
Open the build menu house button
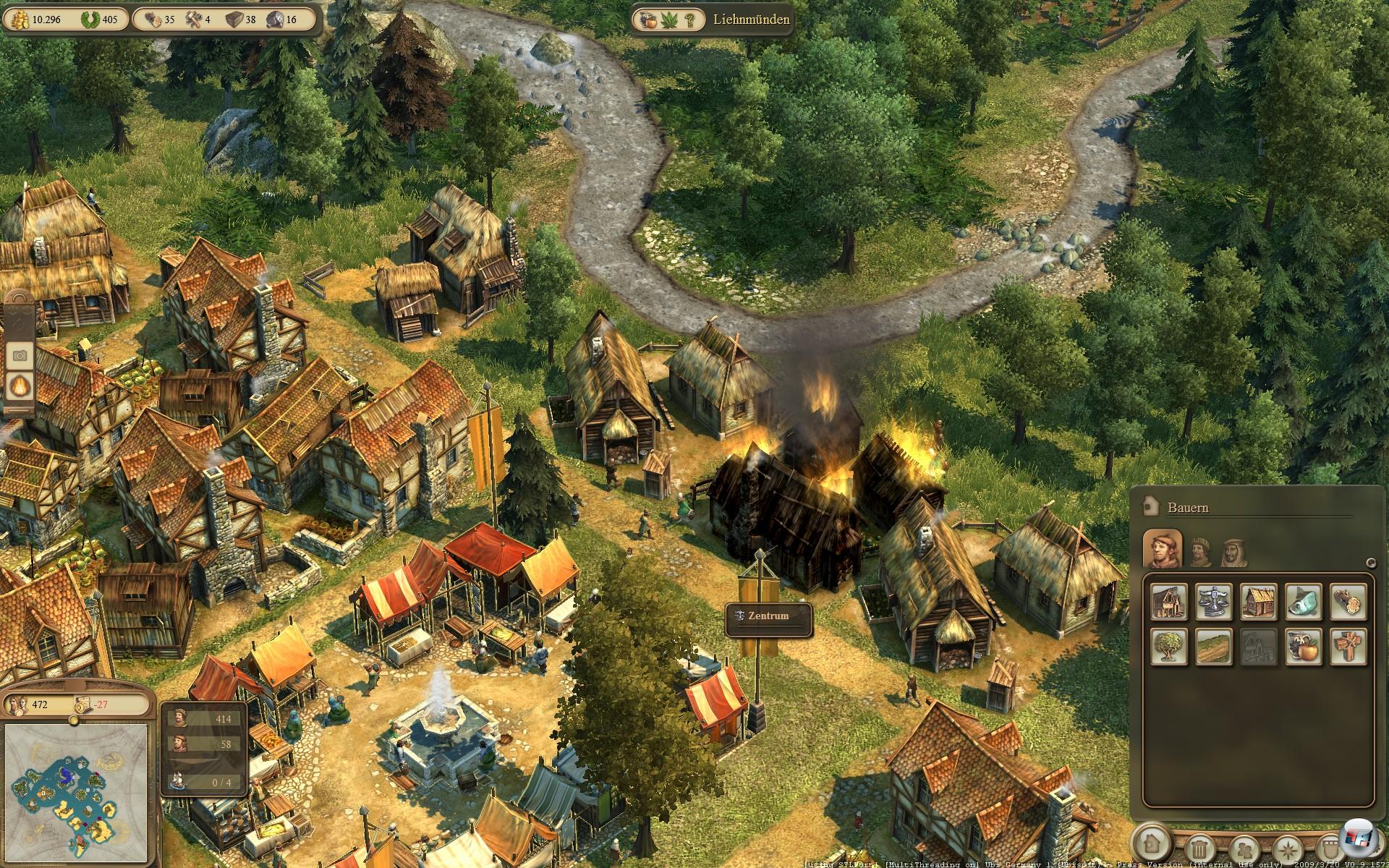1152,843
